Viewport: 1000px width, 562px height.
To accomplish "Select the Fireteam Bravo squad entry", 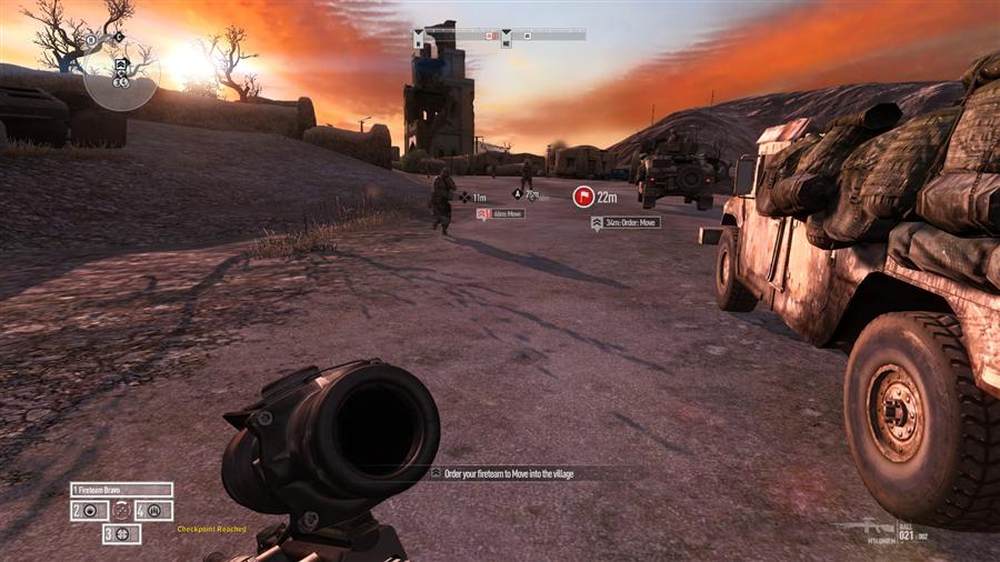I will pyautogui.click(x=121, y=490).
